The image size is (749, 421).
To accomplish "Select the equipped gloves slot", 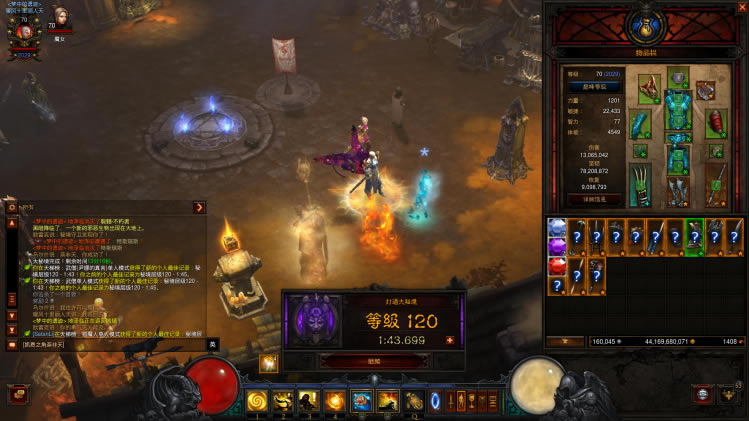I will [x=641, y=125].
